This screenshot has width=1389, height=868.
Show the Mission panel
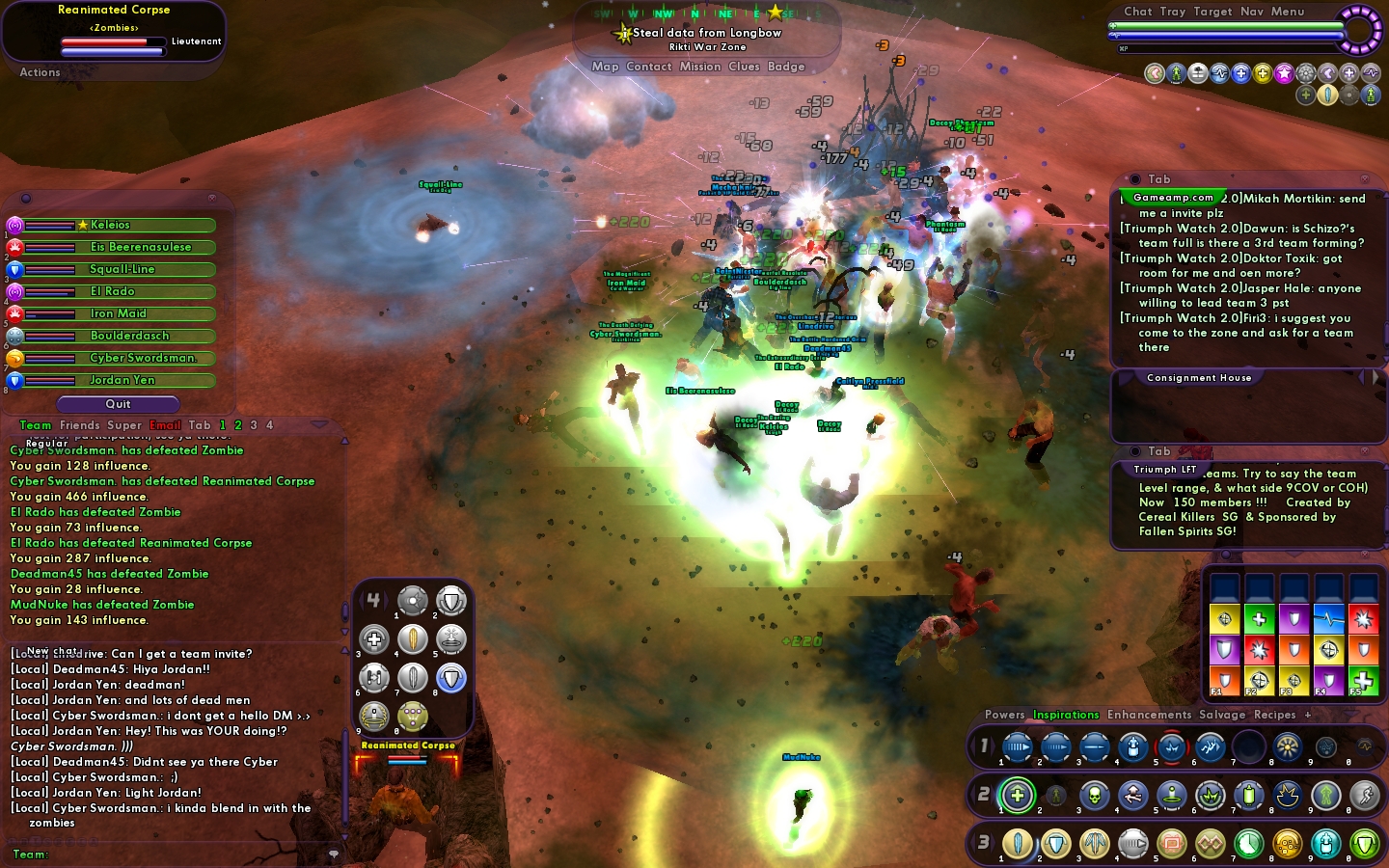699,67
